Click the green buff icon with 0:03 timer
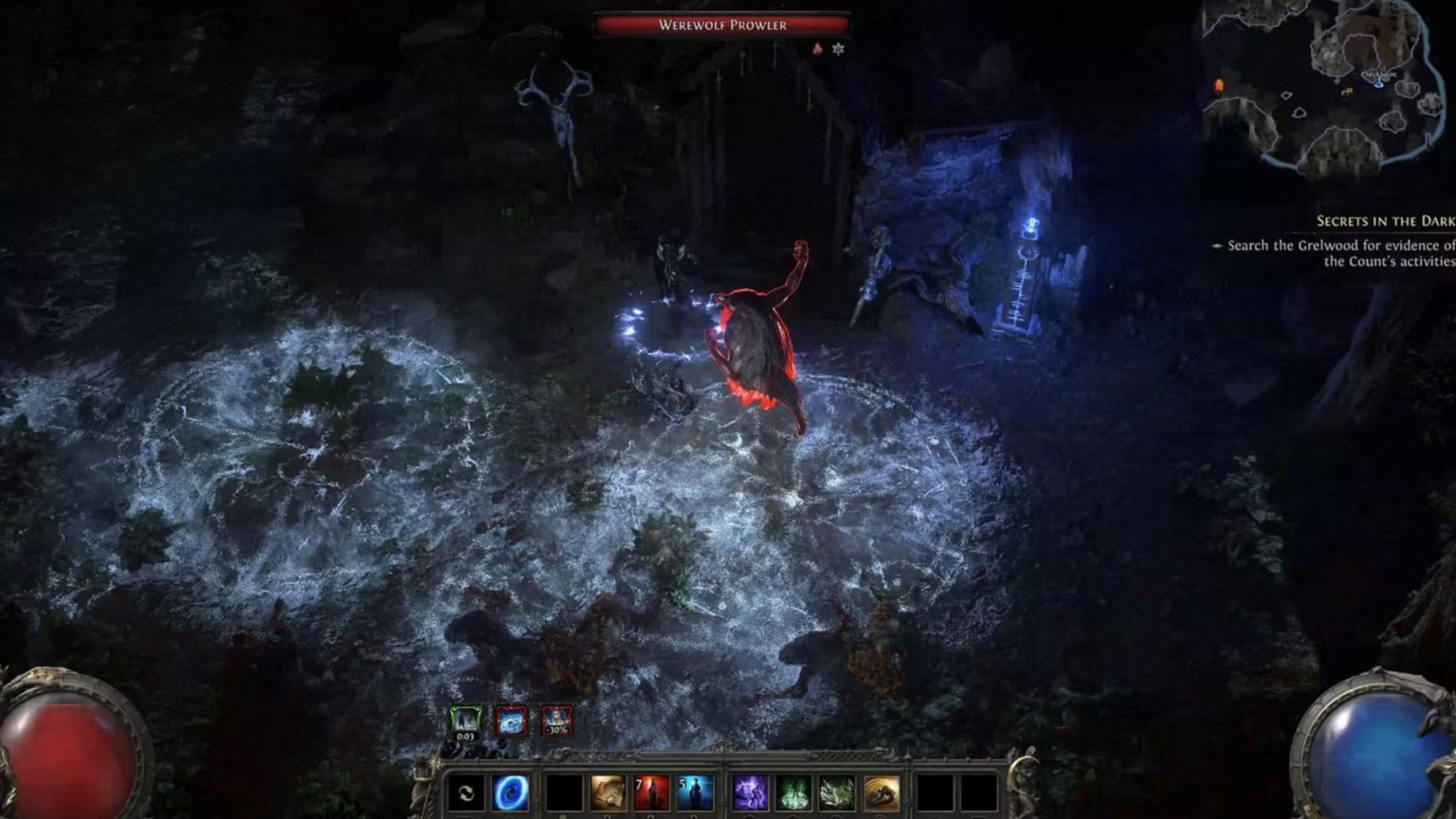Image resolution: width=1456 pixels, height=819 pixels. 464,721
